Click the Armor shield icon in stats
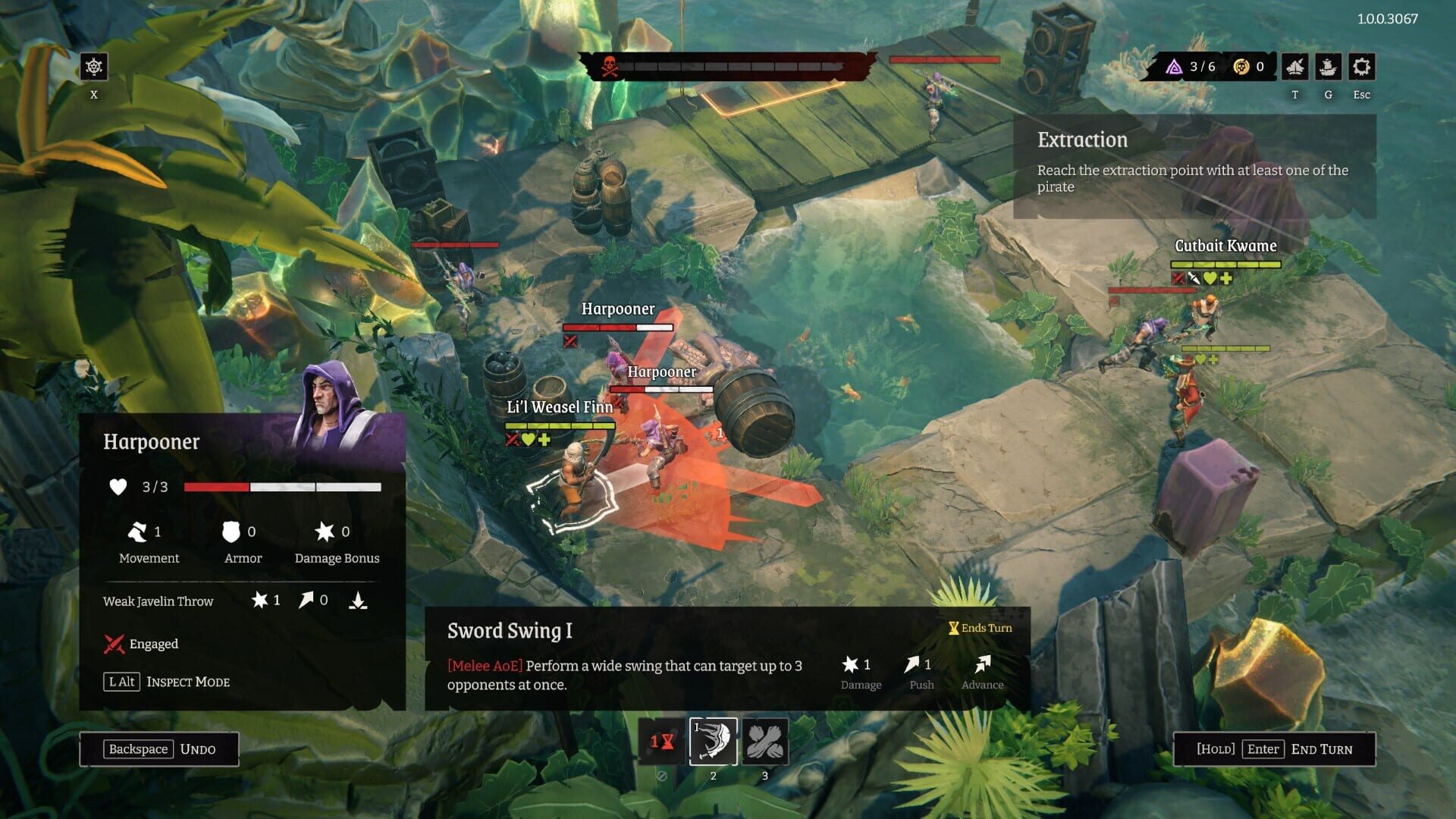This screenshot has width=1456, height=819. pyautogui.click(x=230, y=532)
